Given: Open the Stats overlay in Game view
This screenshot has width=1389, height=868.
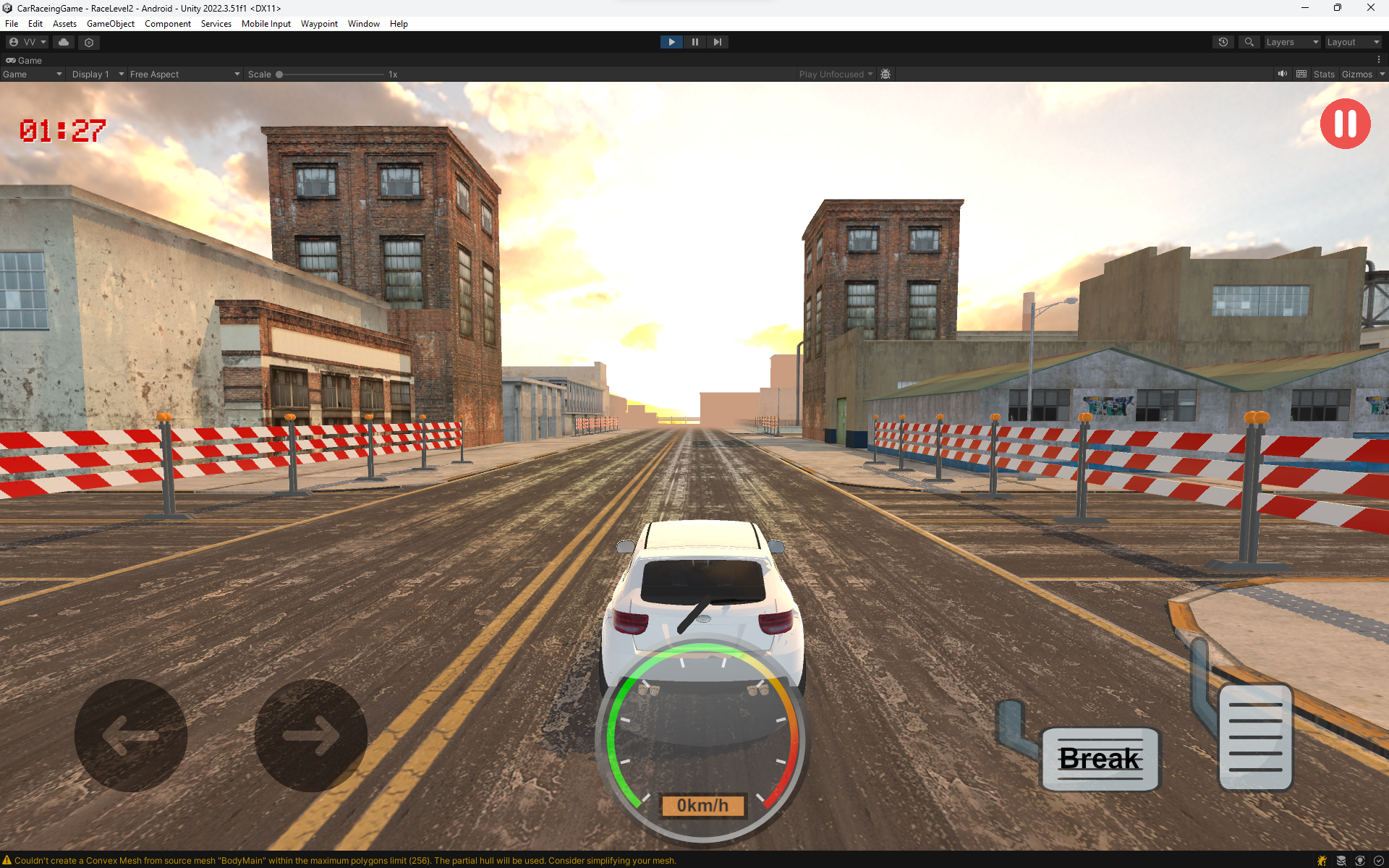Looking at the screenshot, I should click(1323, 75).
